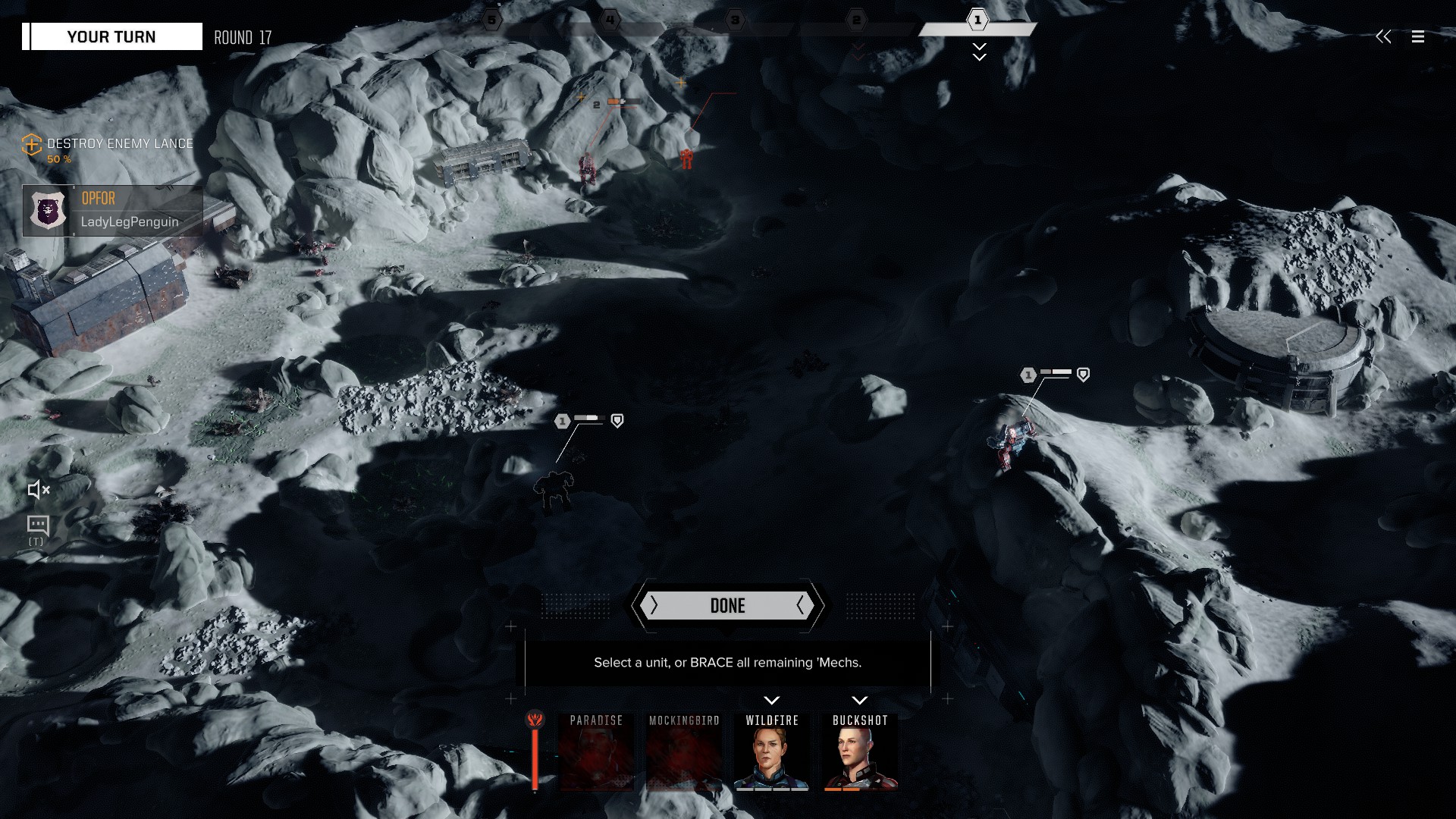Open the hamburger menu
The height and width of the screenshot is (819, 1456).
1417,36
